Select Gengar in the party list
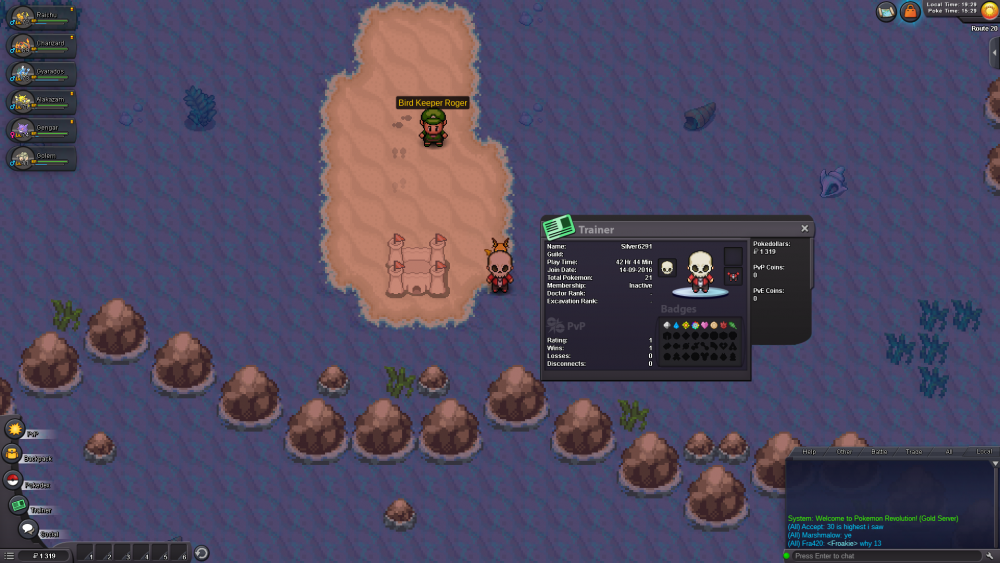Screen dimensions: 1000x563 (41, 129)
